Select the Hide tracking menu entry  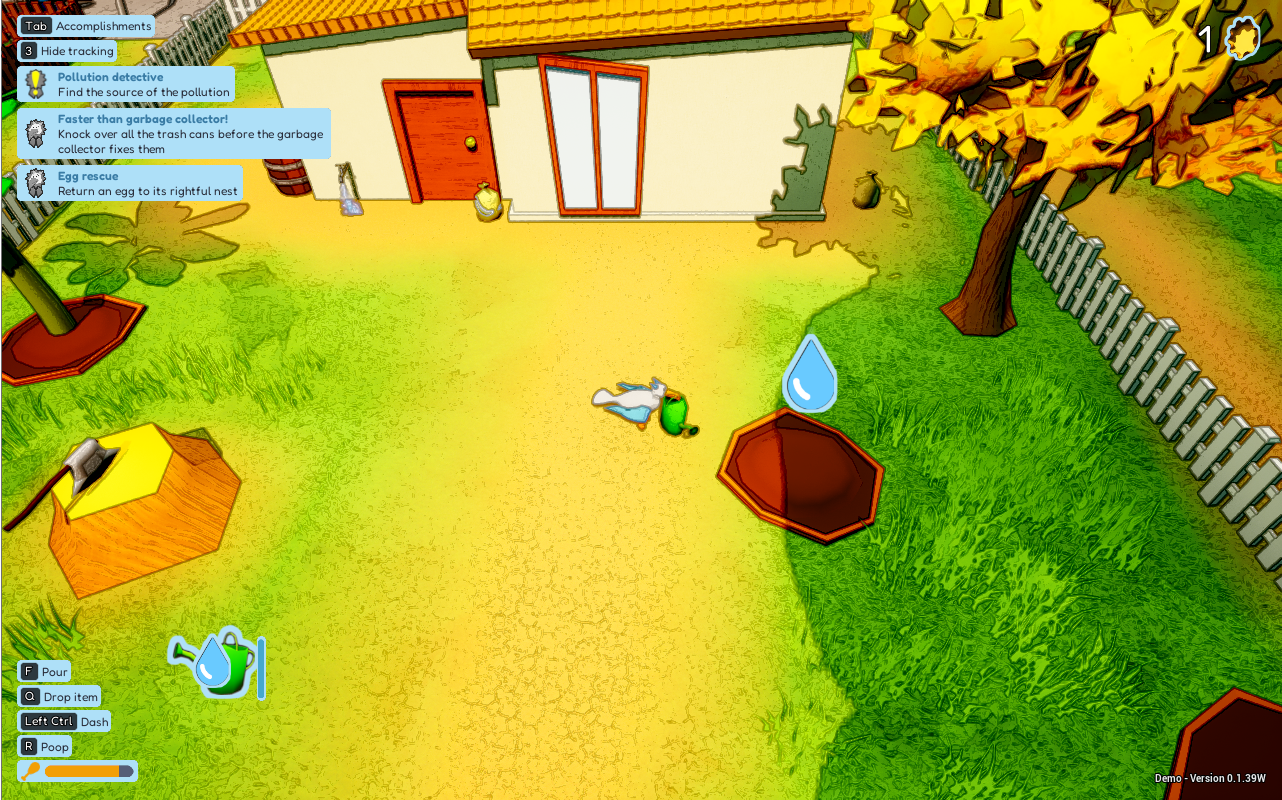click(x=76, y=50)
